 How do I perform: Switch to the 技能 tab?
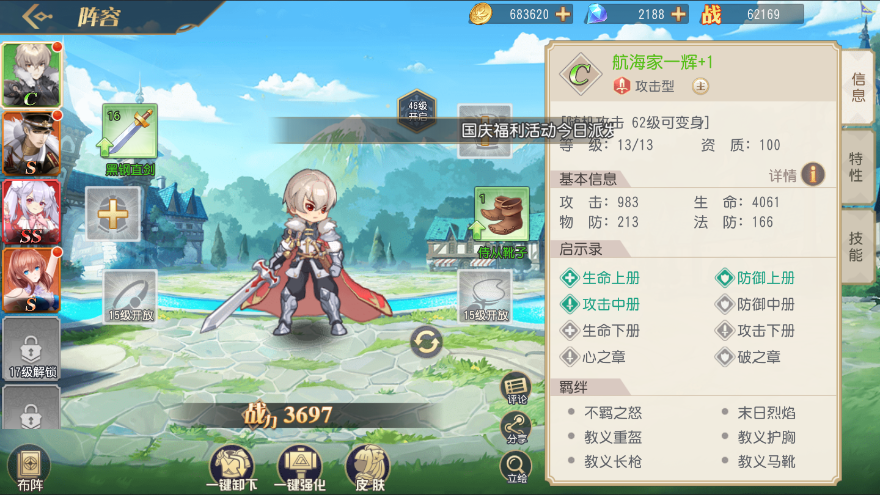click(857, 246)
